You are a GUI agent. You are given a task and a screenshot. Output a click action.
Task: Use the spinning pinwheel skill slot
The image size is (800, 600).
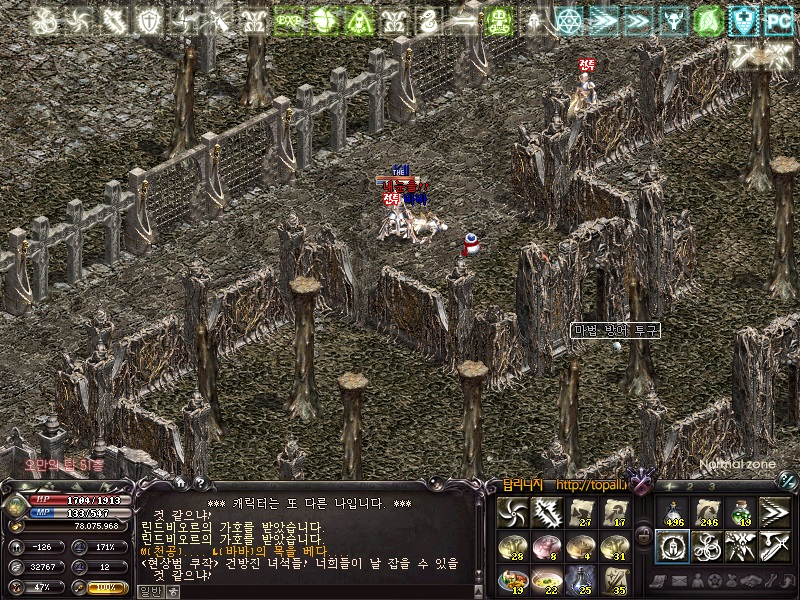[x=513, y=513]
